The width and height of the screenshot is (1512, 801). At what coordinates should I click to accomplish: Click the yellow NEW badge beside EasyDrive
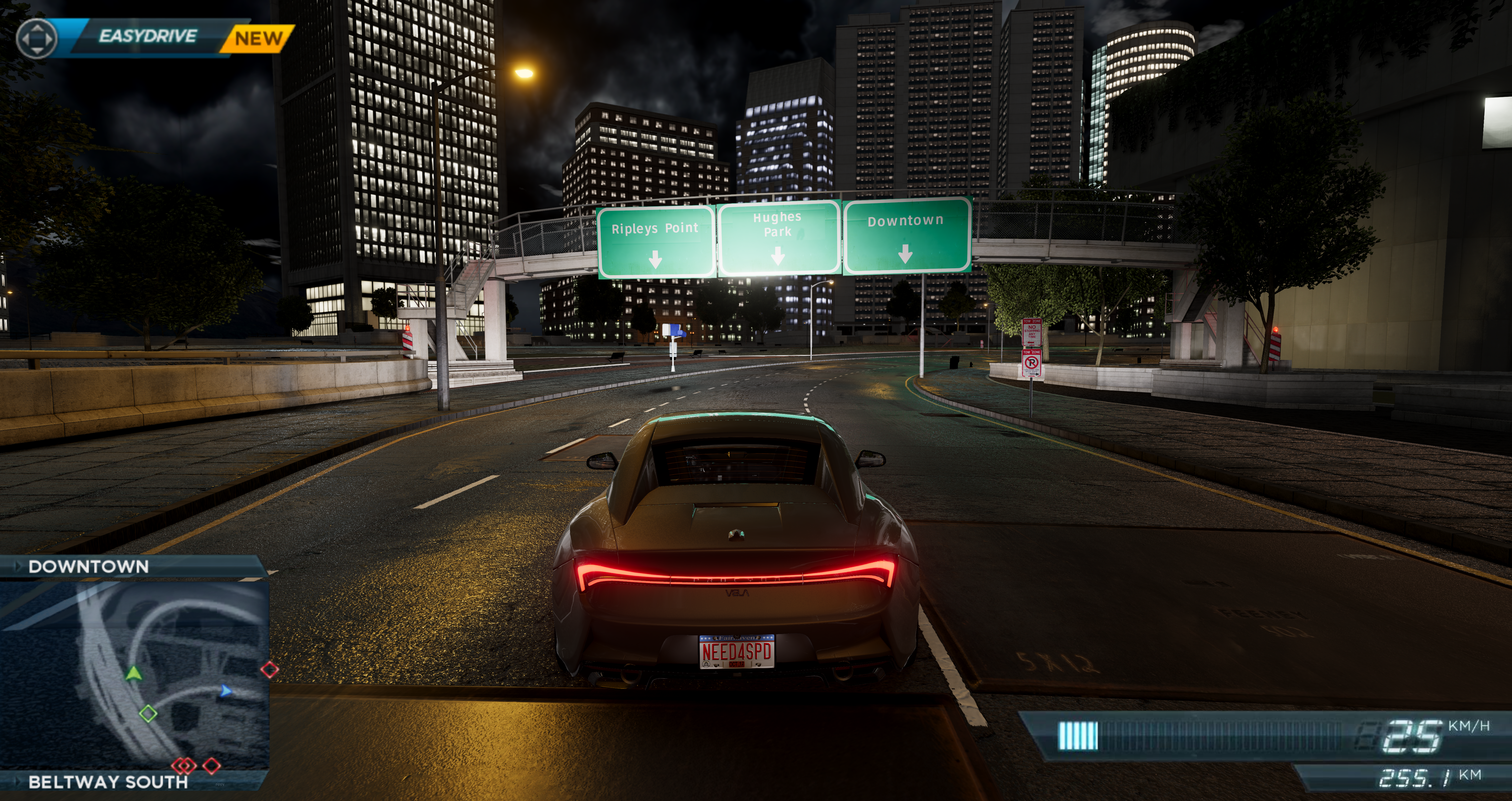[x=258, y=38]
